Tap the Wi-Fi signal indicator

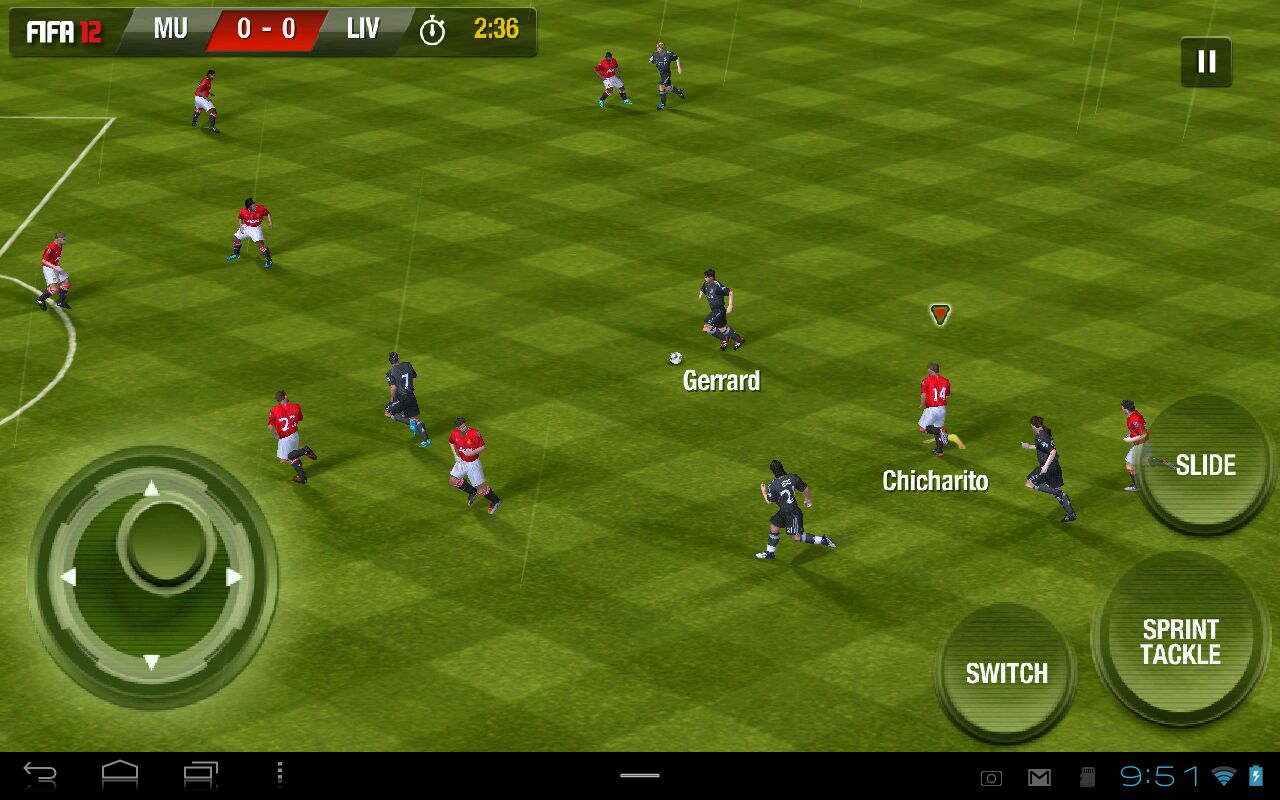[1224, 776]
